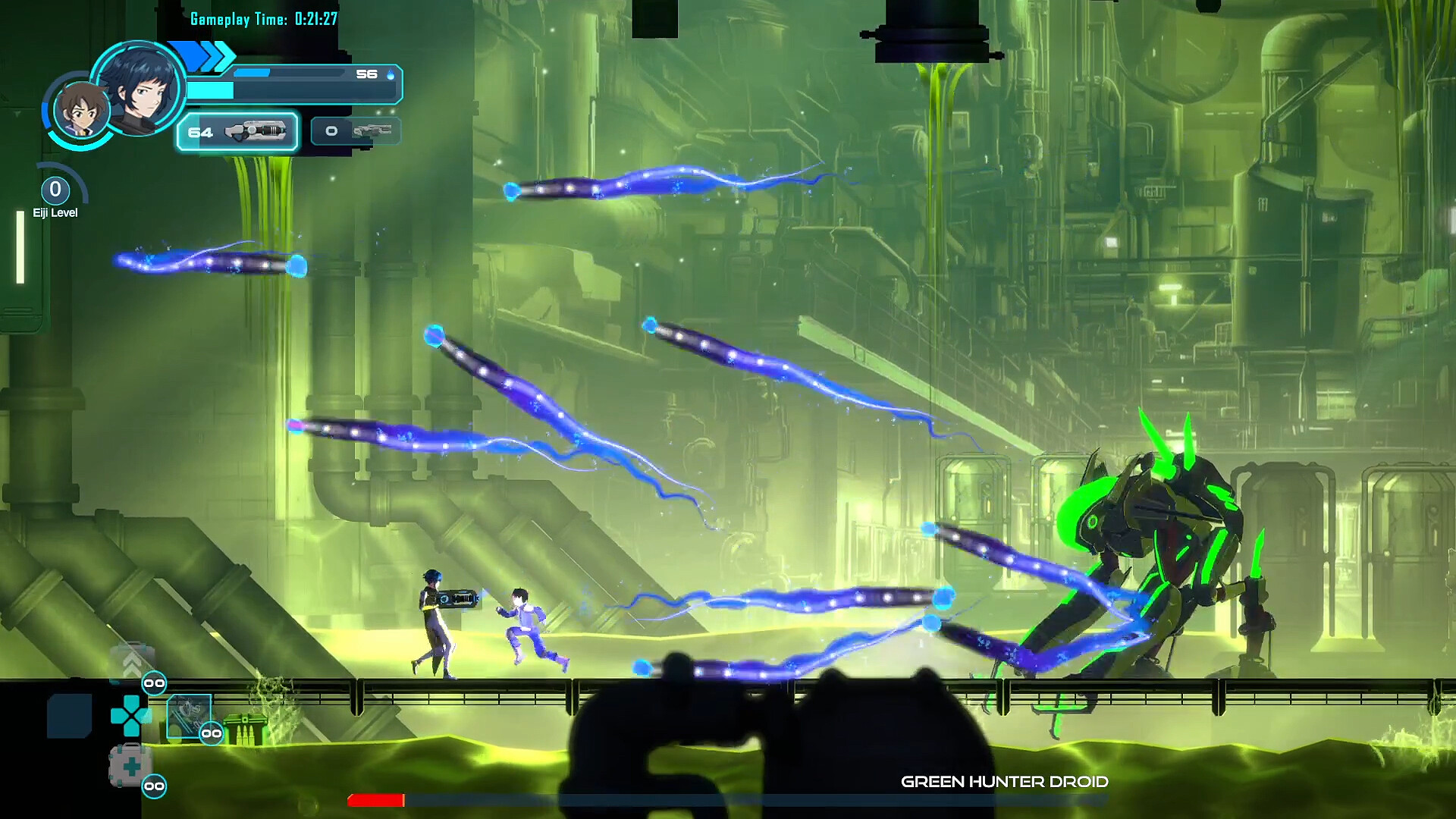Click the Eiji Level label

pyautogui.click(x=55, y=212)
